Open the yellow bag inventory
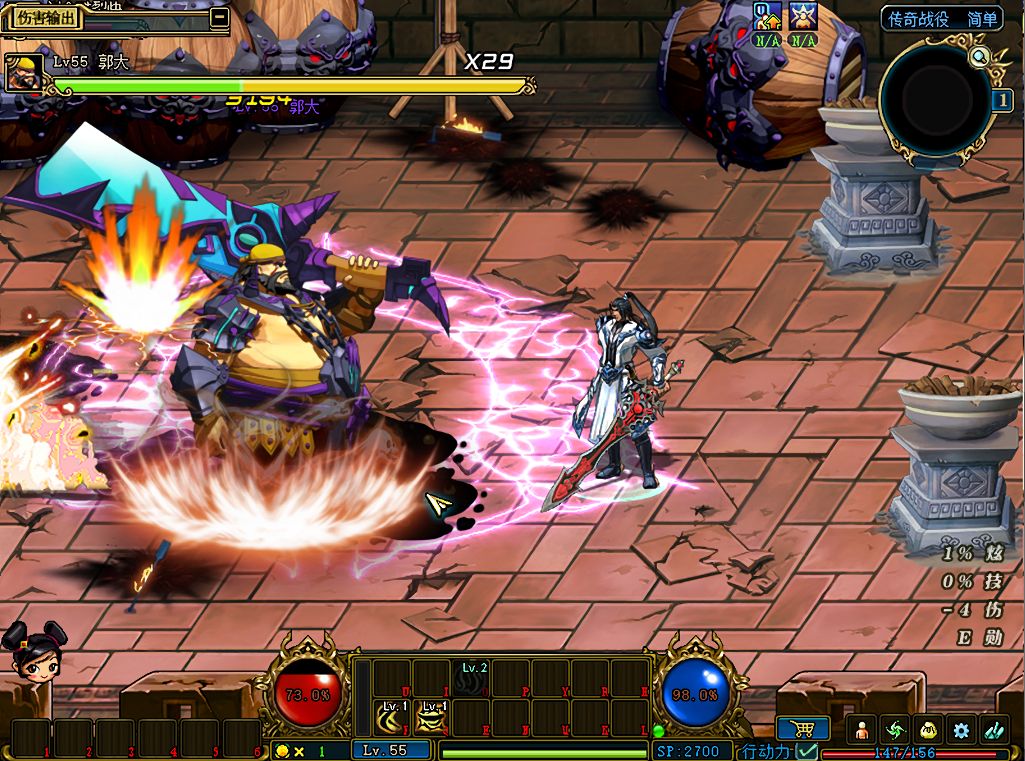Screen dimensions: 1025x761 [x=928, y=730]
